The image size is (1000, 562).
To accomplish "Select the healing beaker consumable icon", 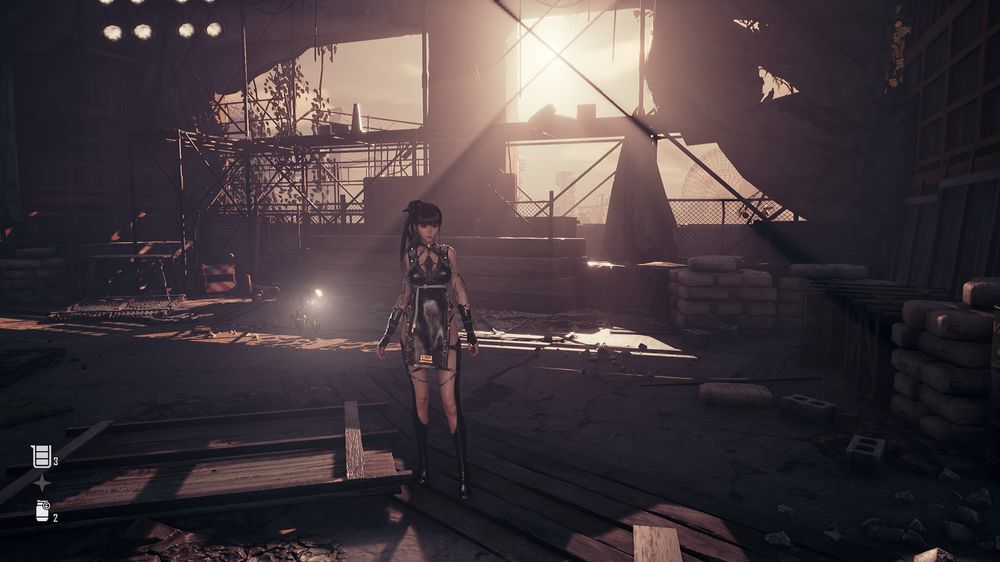I will [x=41, y=457].
